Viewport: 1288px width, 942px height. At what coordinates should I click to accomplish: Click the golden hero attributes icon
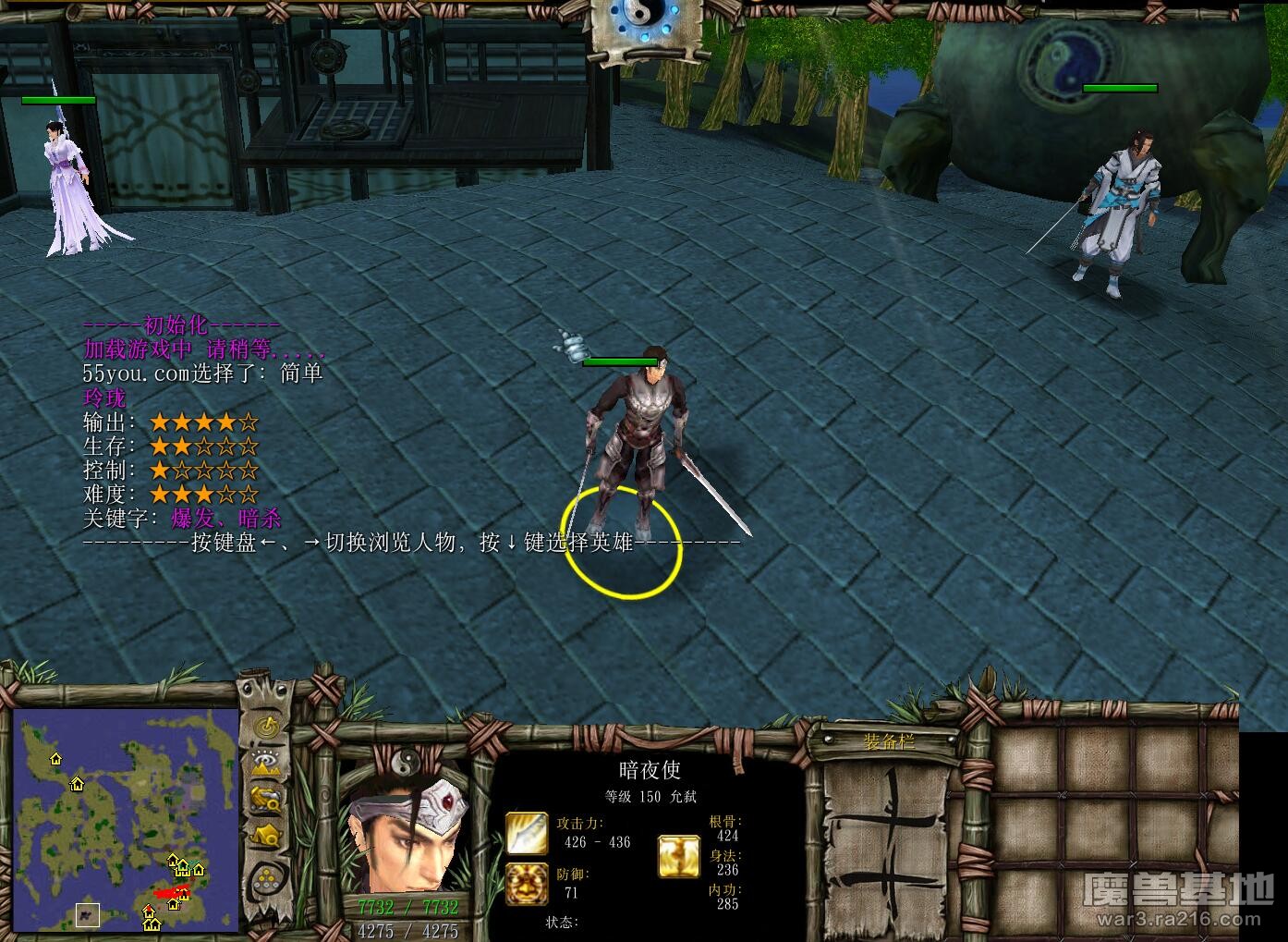(x=679, y=855)
